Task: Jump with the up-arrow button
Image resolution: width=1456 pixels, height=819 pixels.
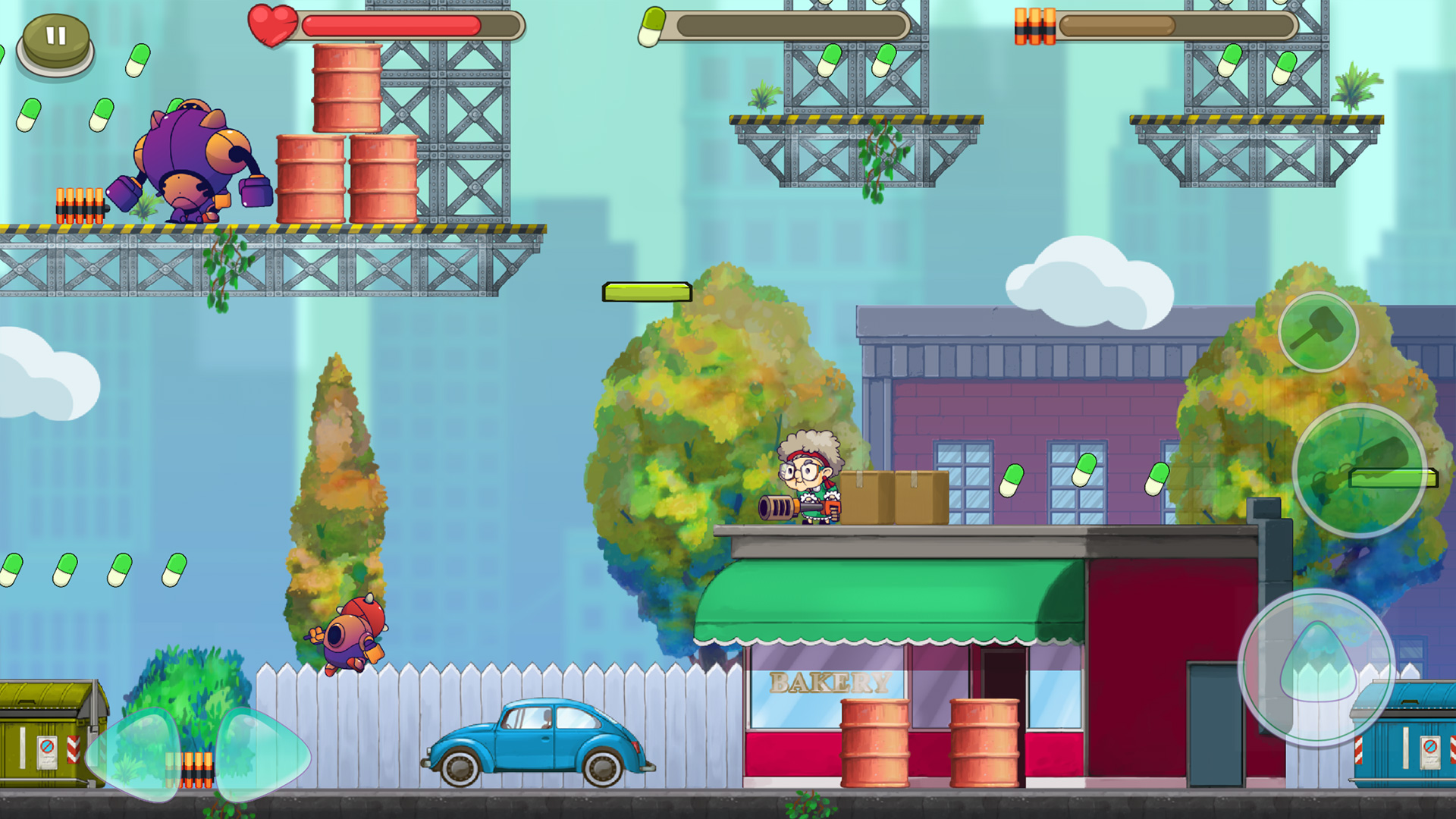Action: (x=1317, y=666)
